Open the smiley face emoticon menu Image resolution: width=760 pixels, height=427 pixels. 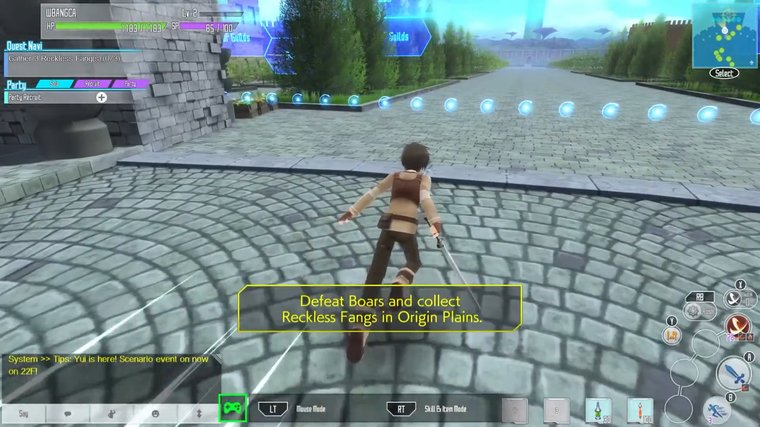point(155,411)
